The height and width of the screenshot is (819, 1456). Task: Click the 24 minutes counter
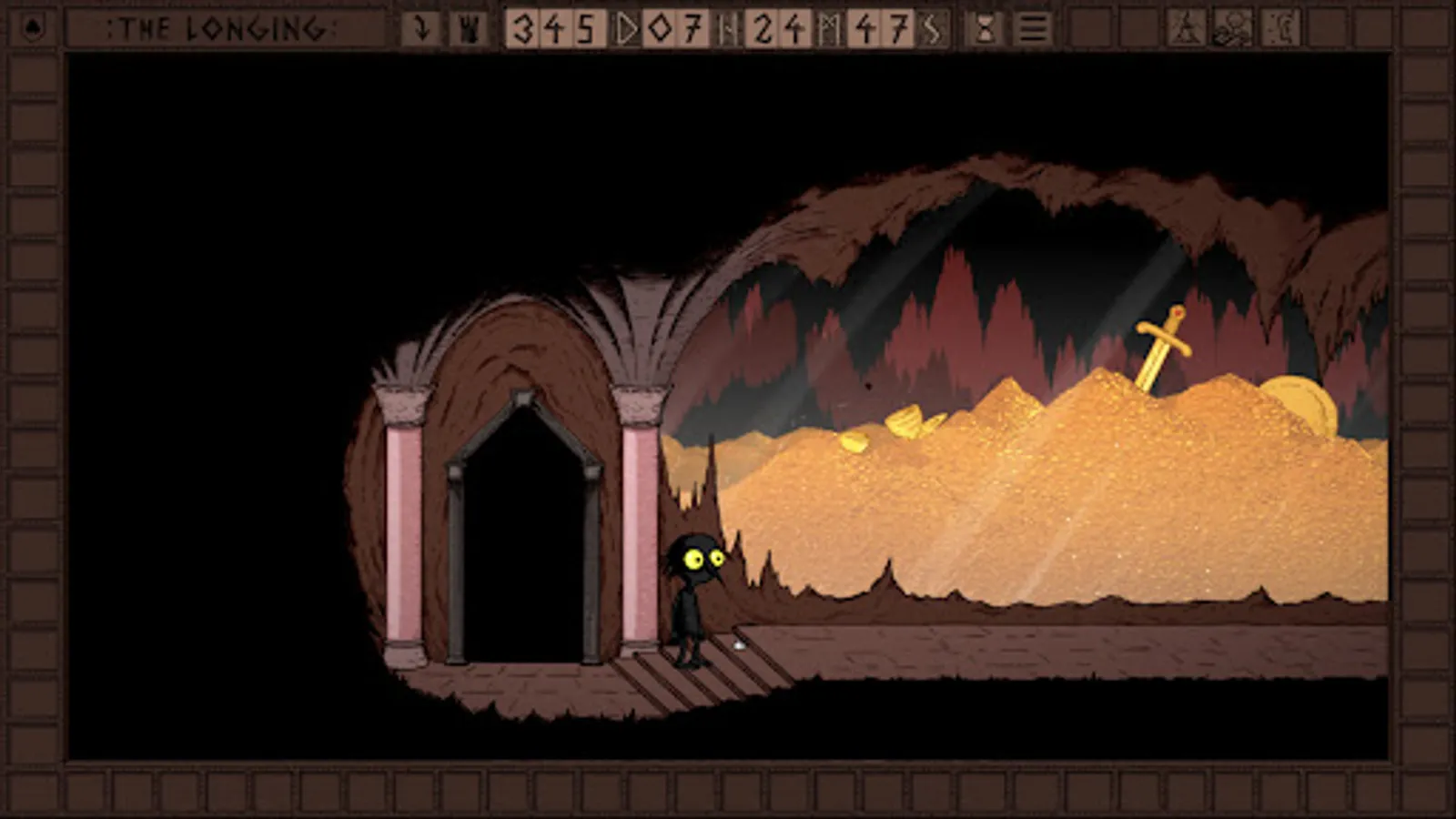click(778, 27)
